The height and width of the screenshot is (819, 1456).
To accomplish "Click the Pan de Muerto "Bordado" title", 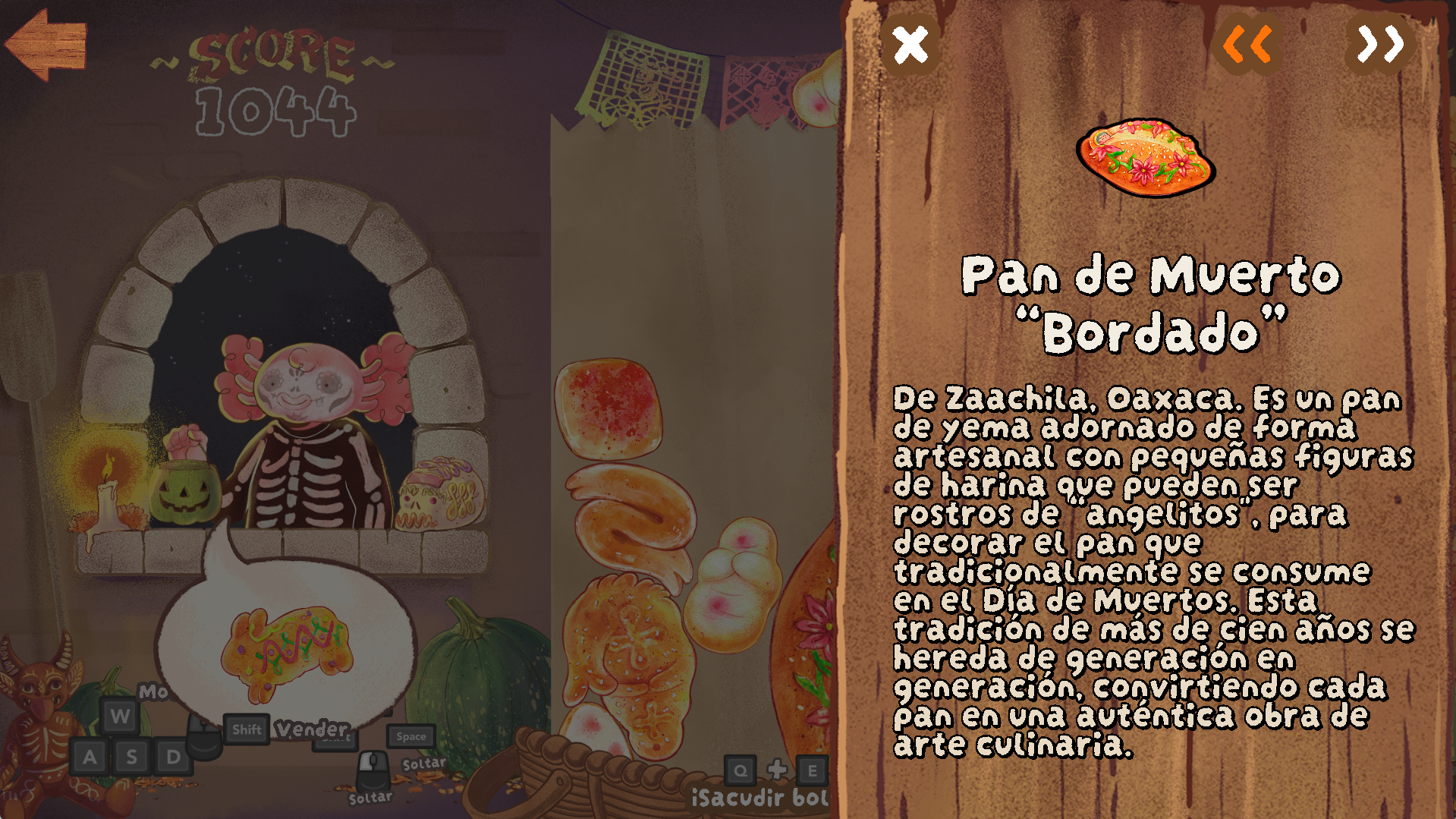I will pyautogui.click(x=1150, y=300).
